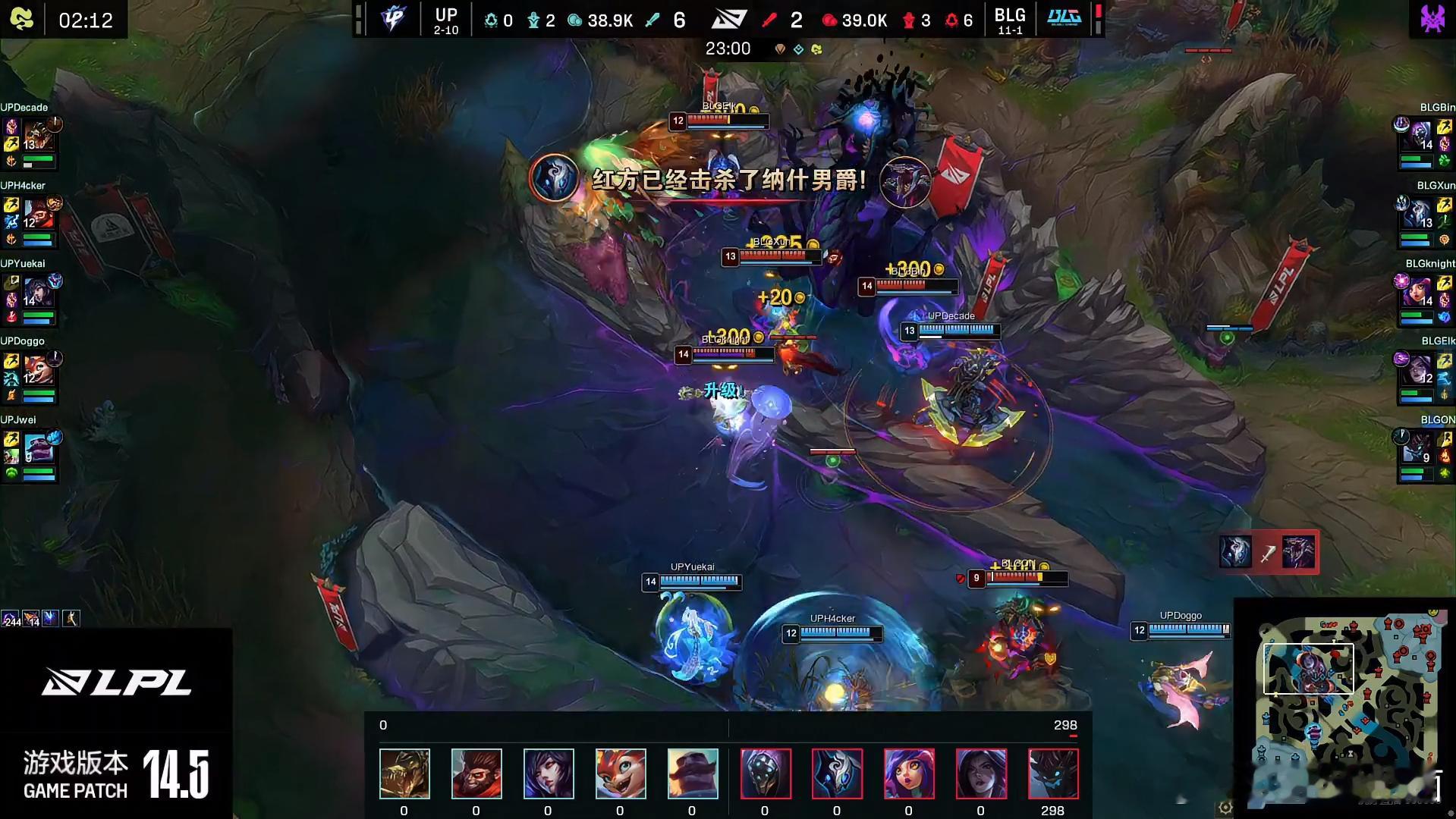Choose BLGknight's player portrait
Viewport: 1456px width, 819px height.
pyautogui.click(x=1420, y=293)
